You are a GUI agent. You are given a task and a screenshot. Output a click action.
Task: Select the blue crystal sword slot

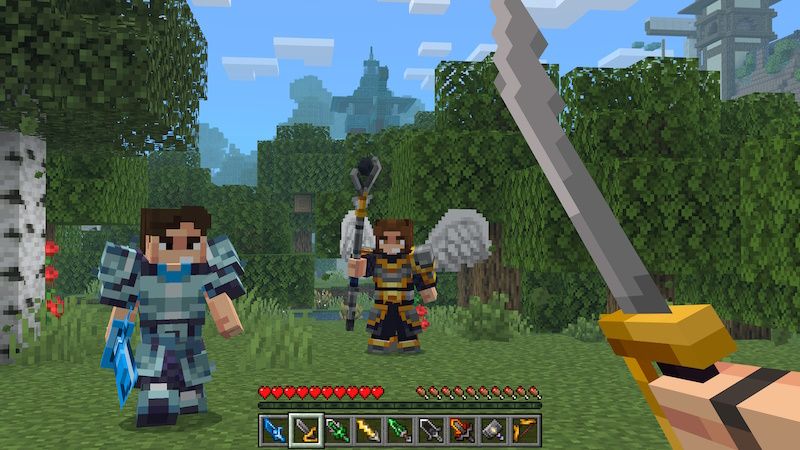(273, 430)
